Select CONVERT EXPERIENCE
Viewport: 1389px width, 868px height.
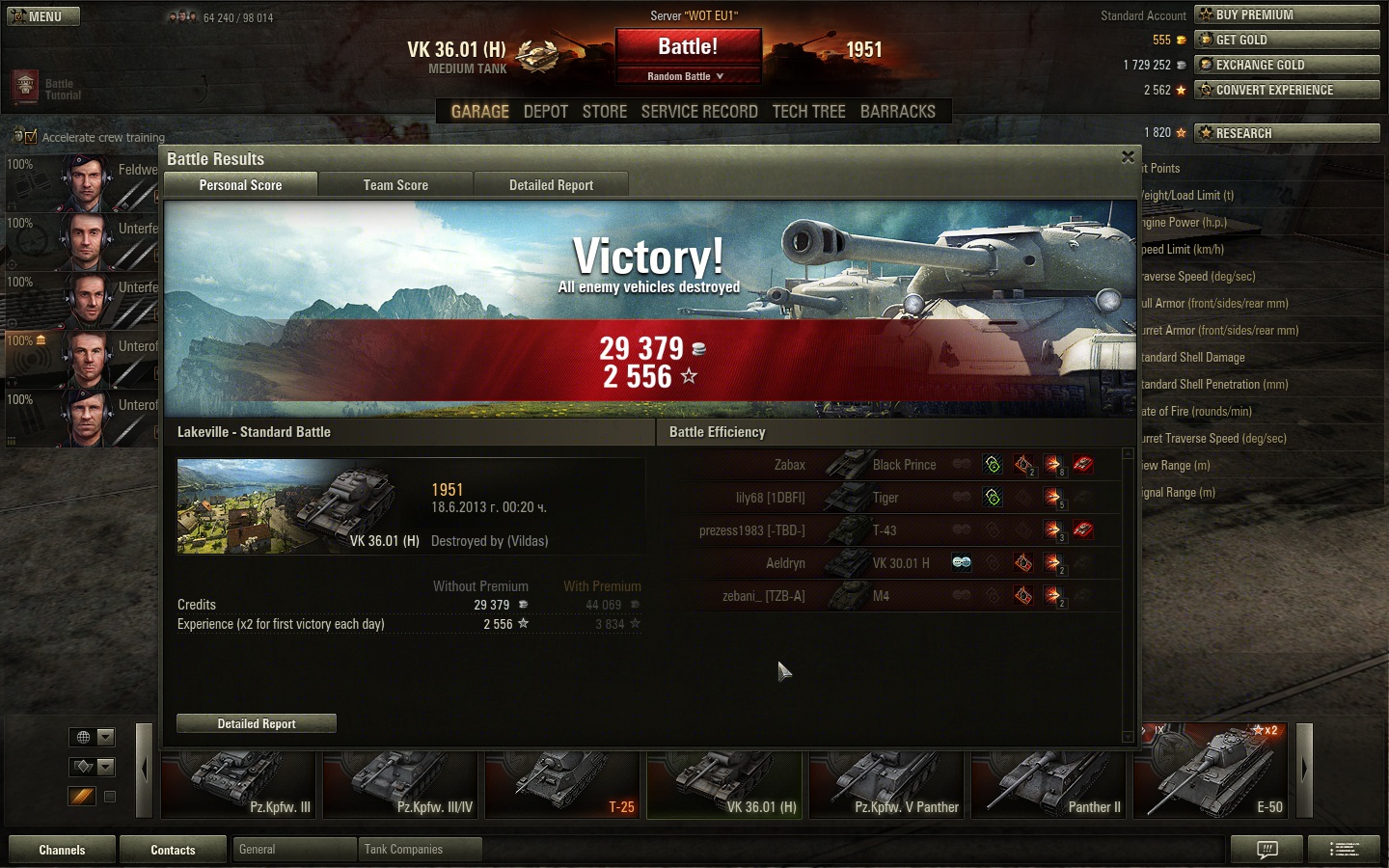1287,90
